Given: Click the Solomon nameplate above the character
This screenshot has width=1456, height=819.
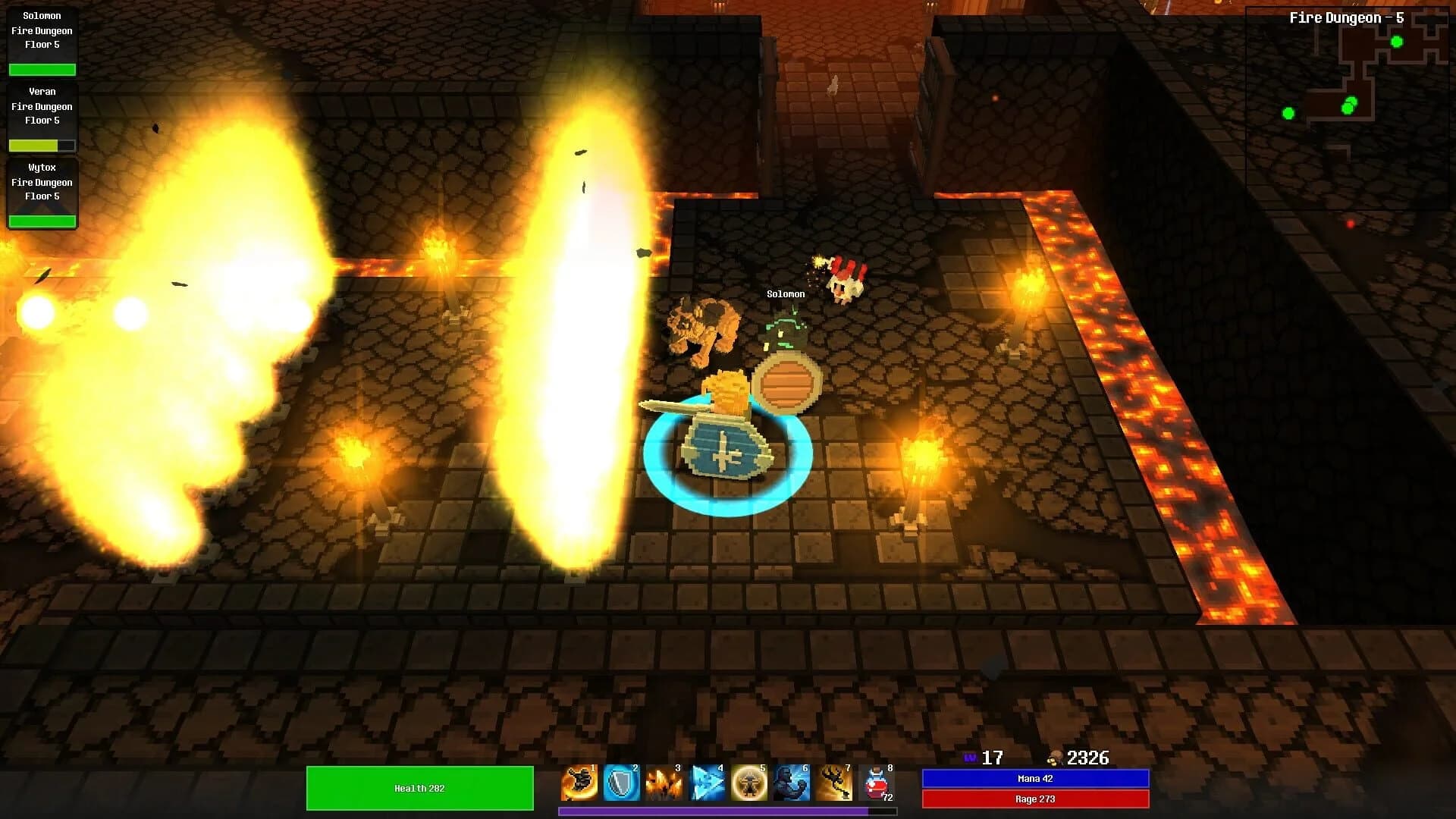Looking at the screenshot, I should [785, 293].
